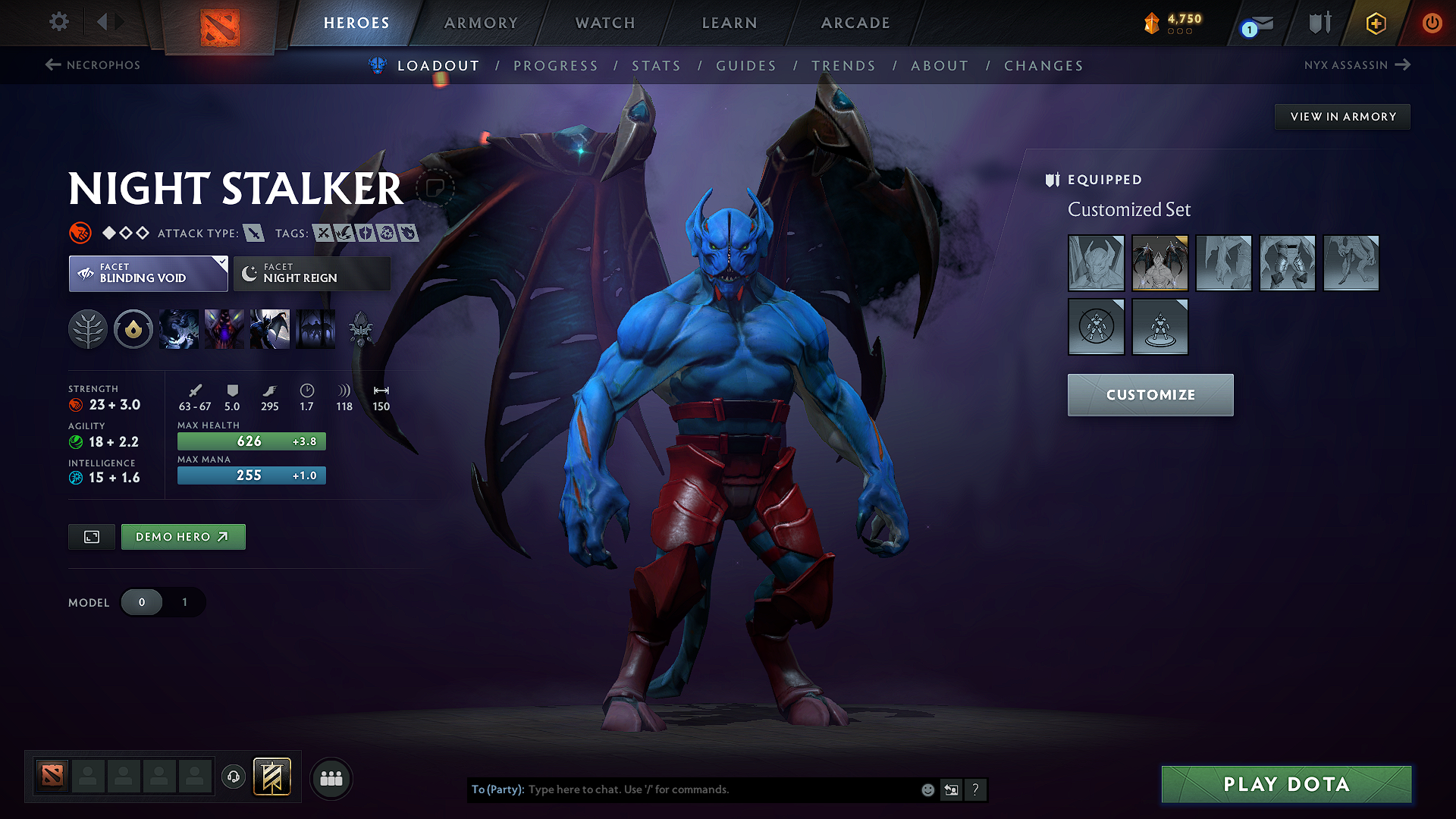Select the Night Reign facet
1456x819 pixels.
[x=311, y=273]
